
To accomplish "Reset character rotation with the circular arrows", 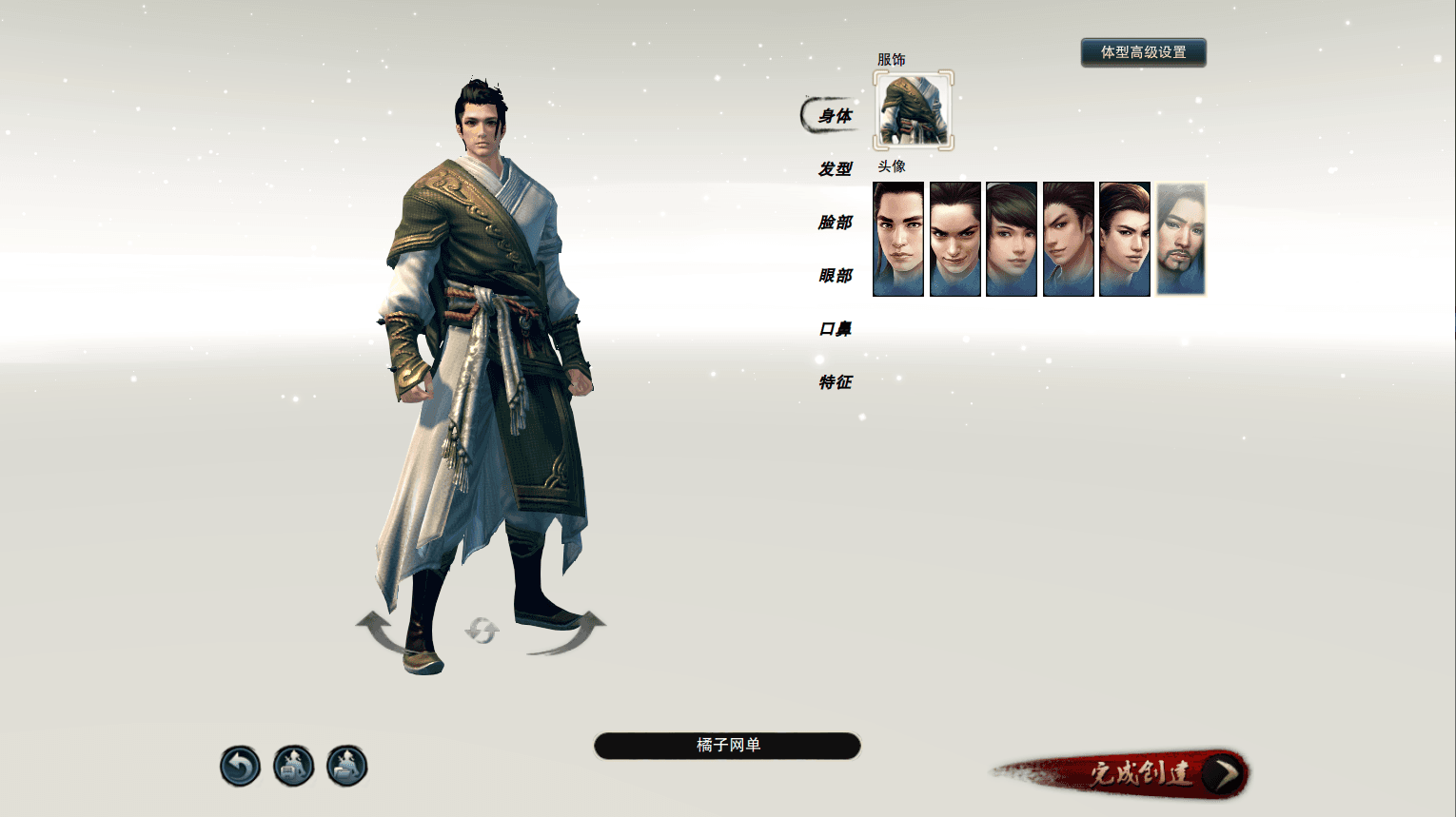I will pyautogui.click(x=482, y=630).
